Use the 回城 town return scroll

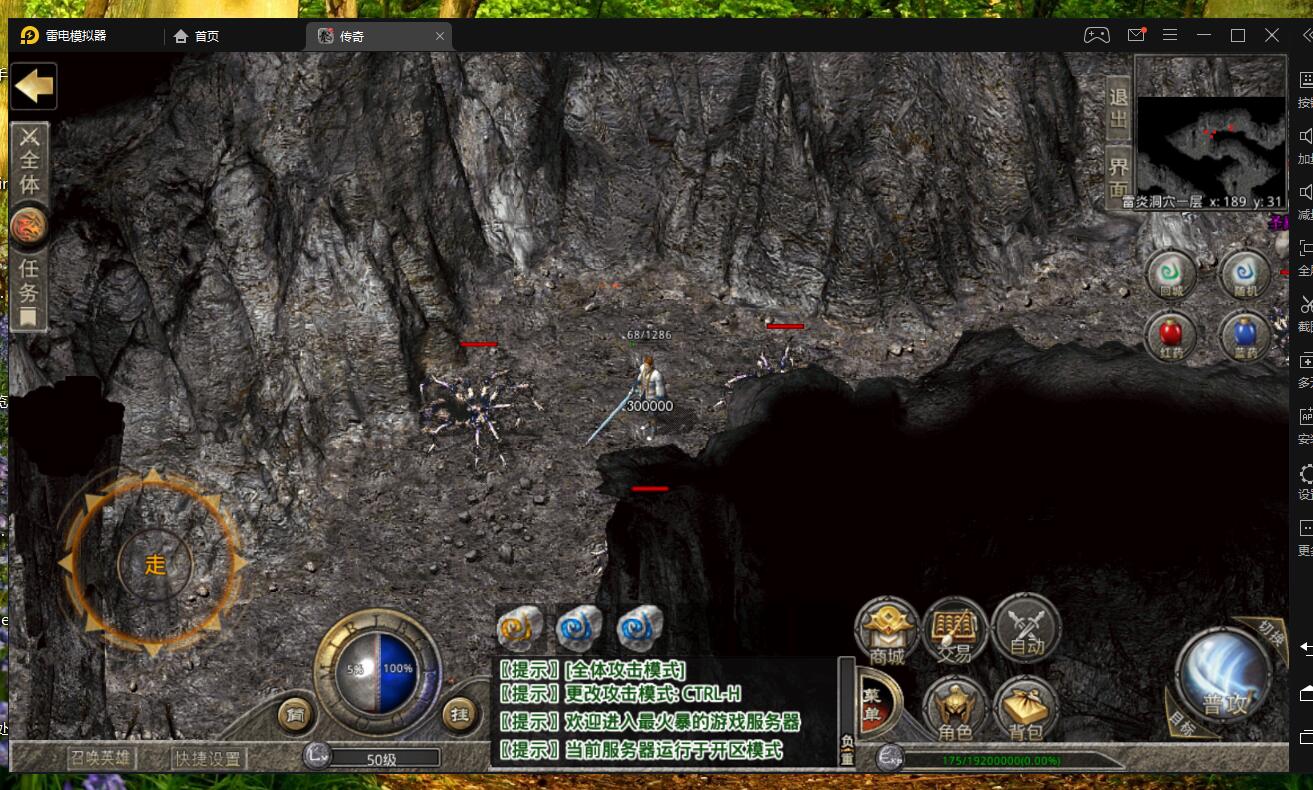click(1171, 274)
